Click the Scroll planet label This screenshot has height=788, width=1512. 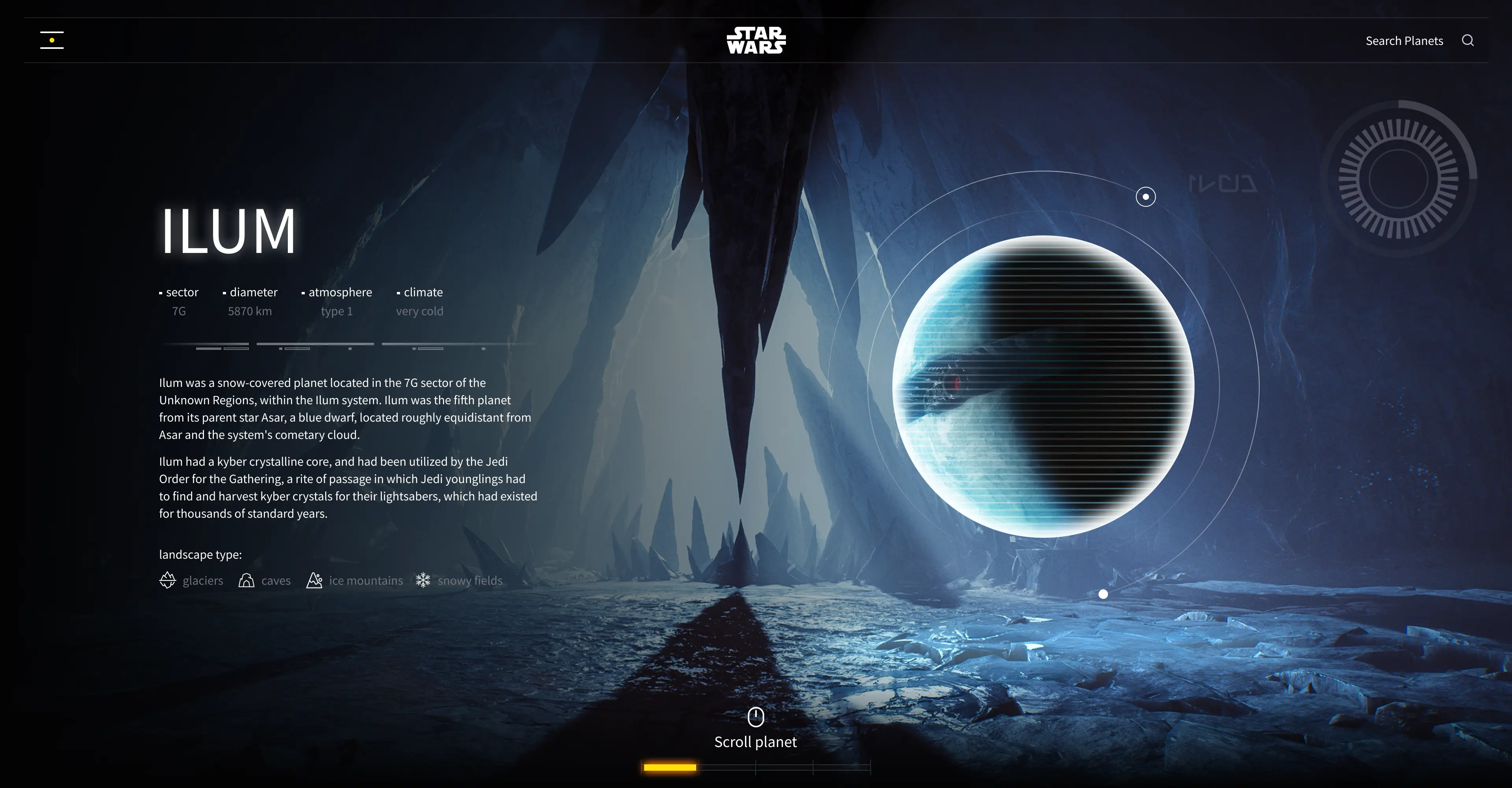coord(756,742)
